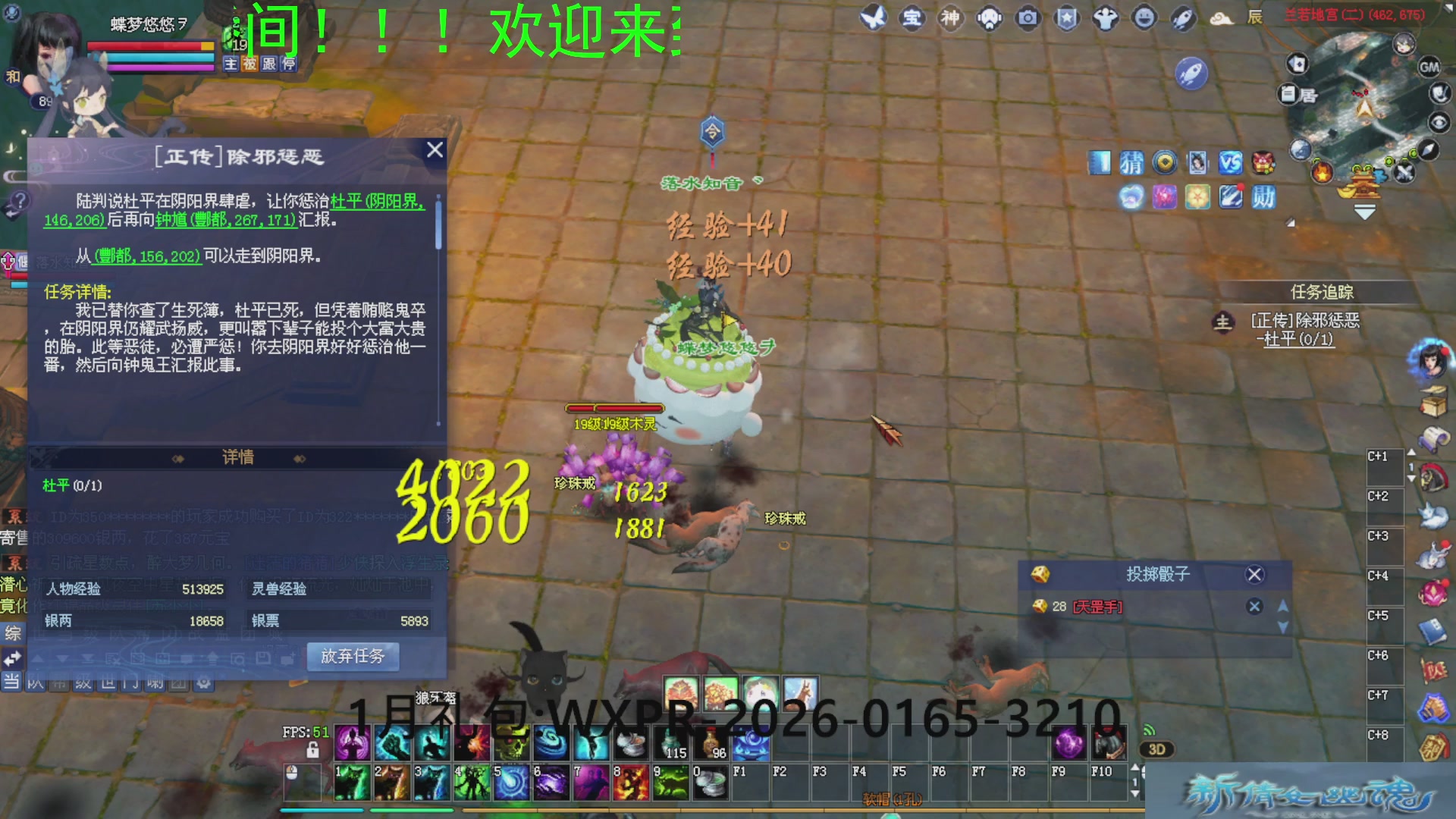Expand the 详情 section in the quest window
This screenshot has width=1456, height=819.
(x=239, y=457)
